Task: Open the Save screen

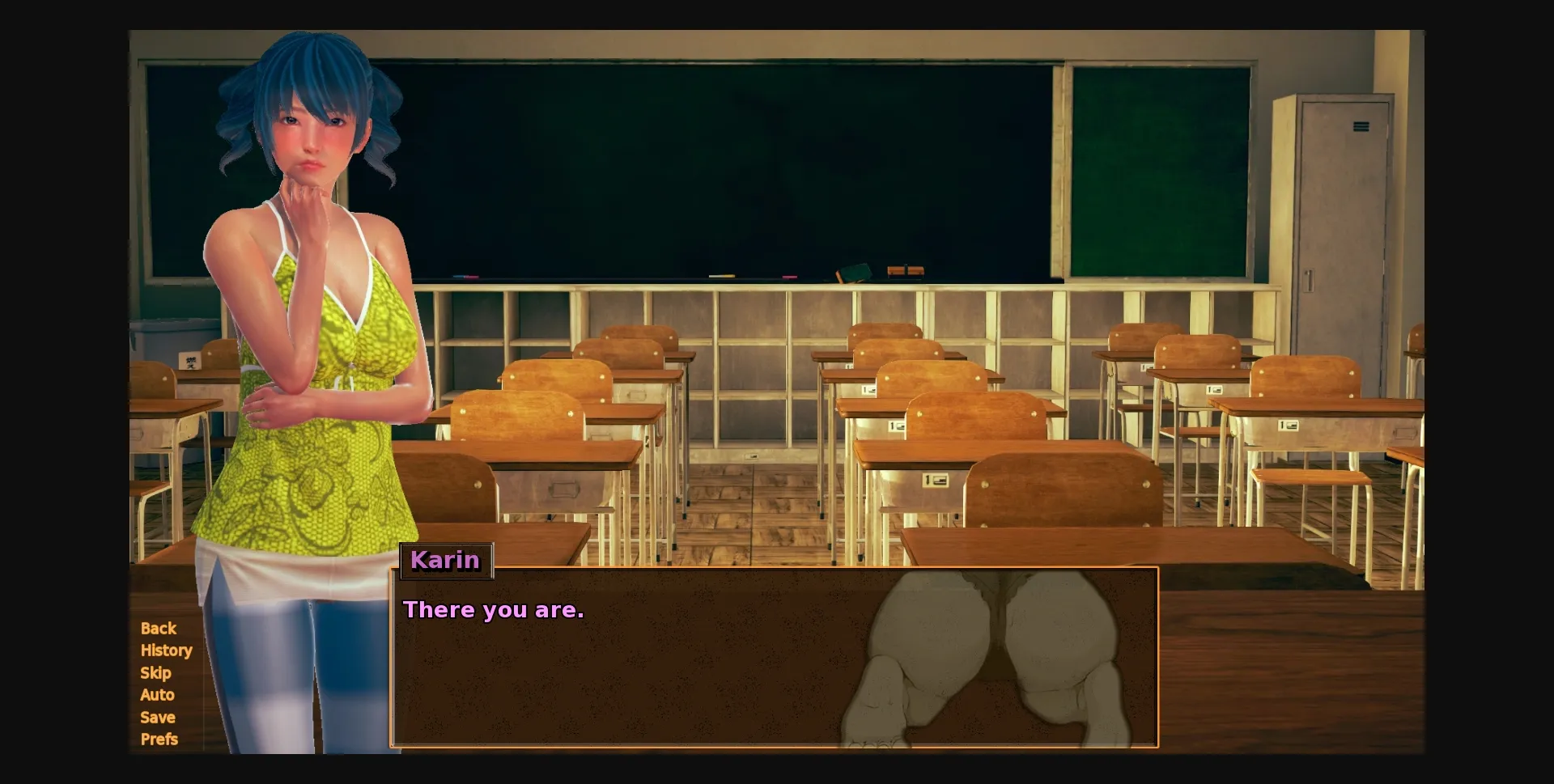Action: click(157, 717)
